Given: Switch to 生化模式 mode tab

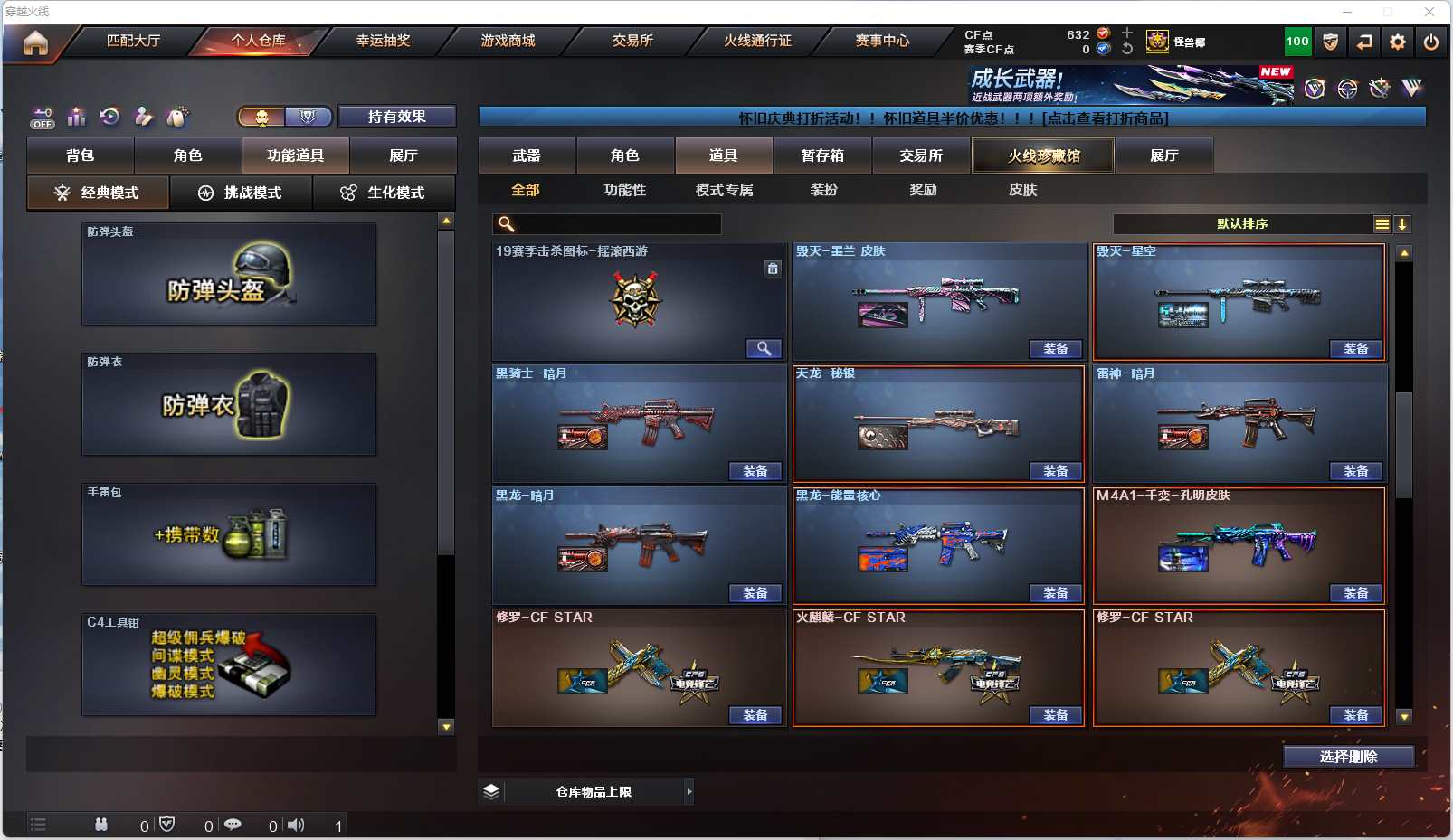Looking at the screenshot, I should coord(383,193).
